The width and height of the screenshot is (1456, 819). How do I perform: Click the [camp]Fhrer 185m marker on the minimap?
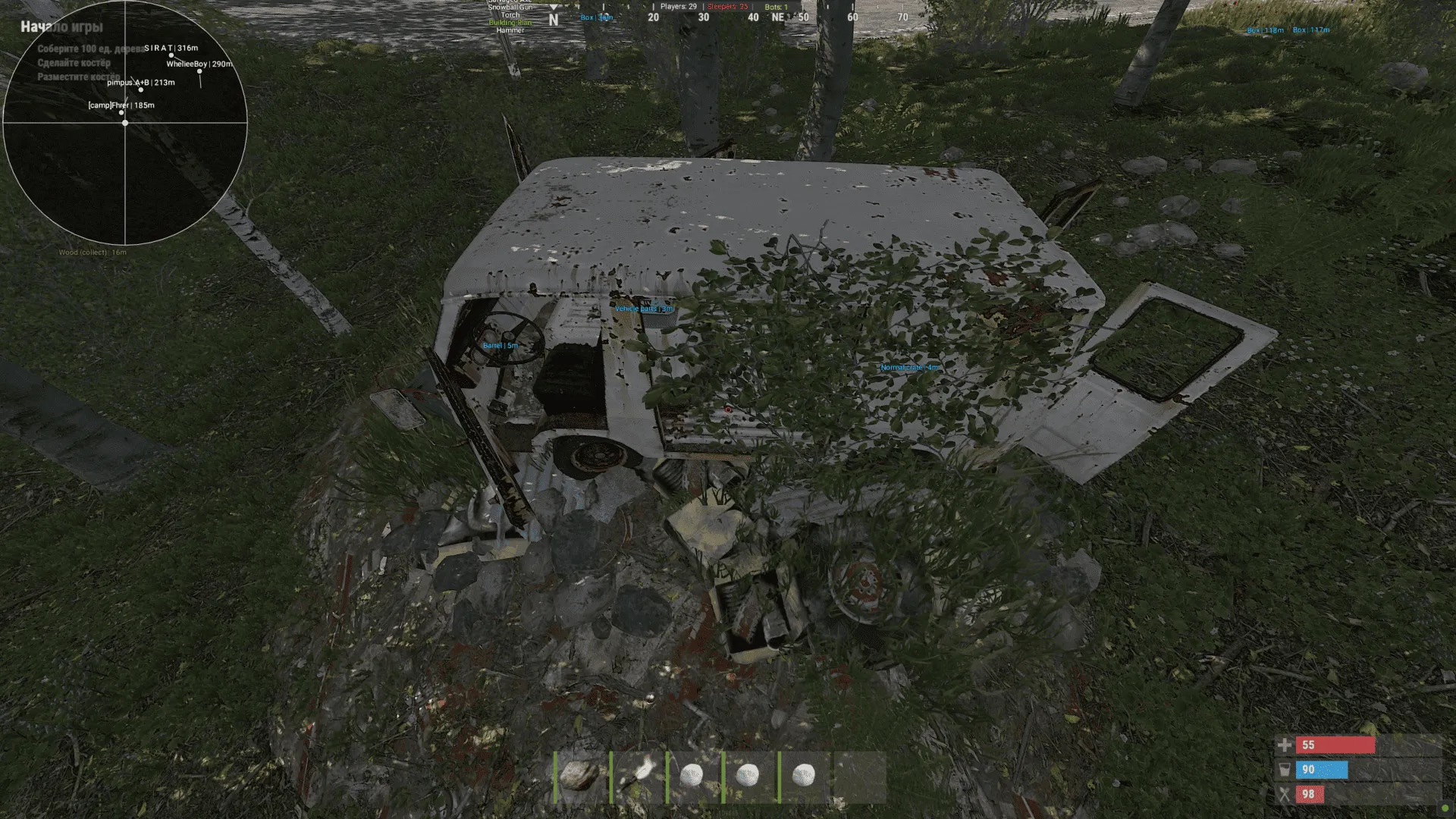pyautogui.click(x=121, y=105)
